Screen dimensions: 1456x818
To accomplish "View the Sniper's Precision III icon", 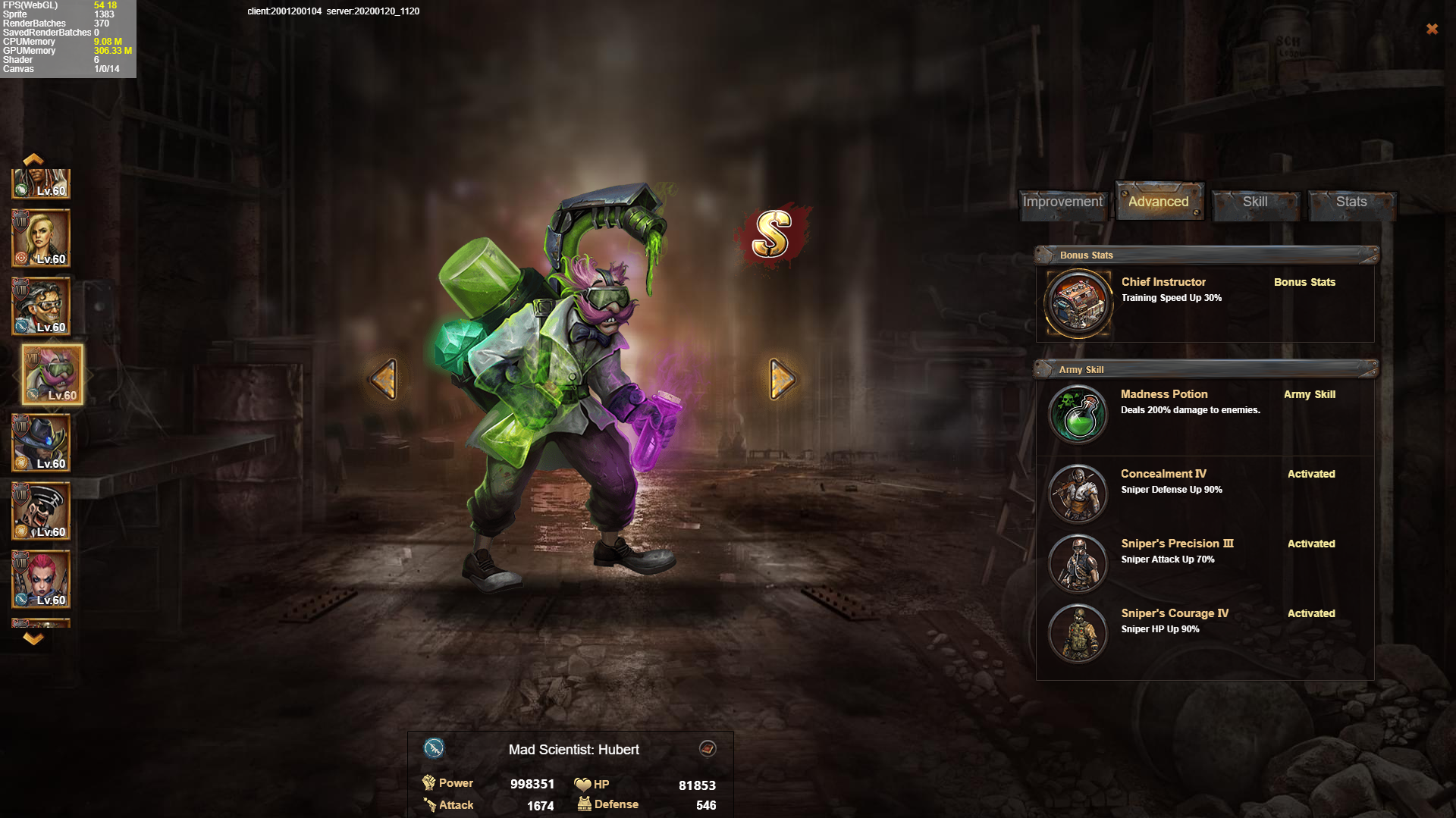I will [1078, 563].
